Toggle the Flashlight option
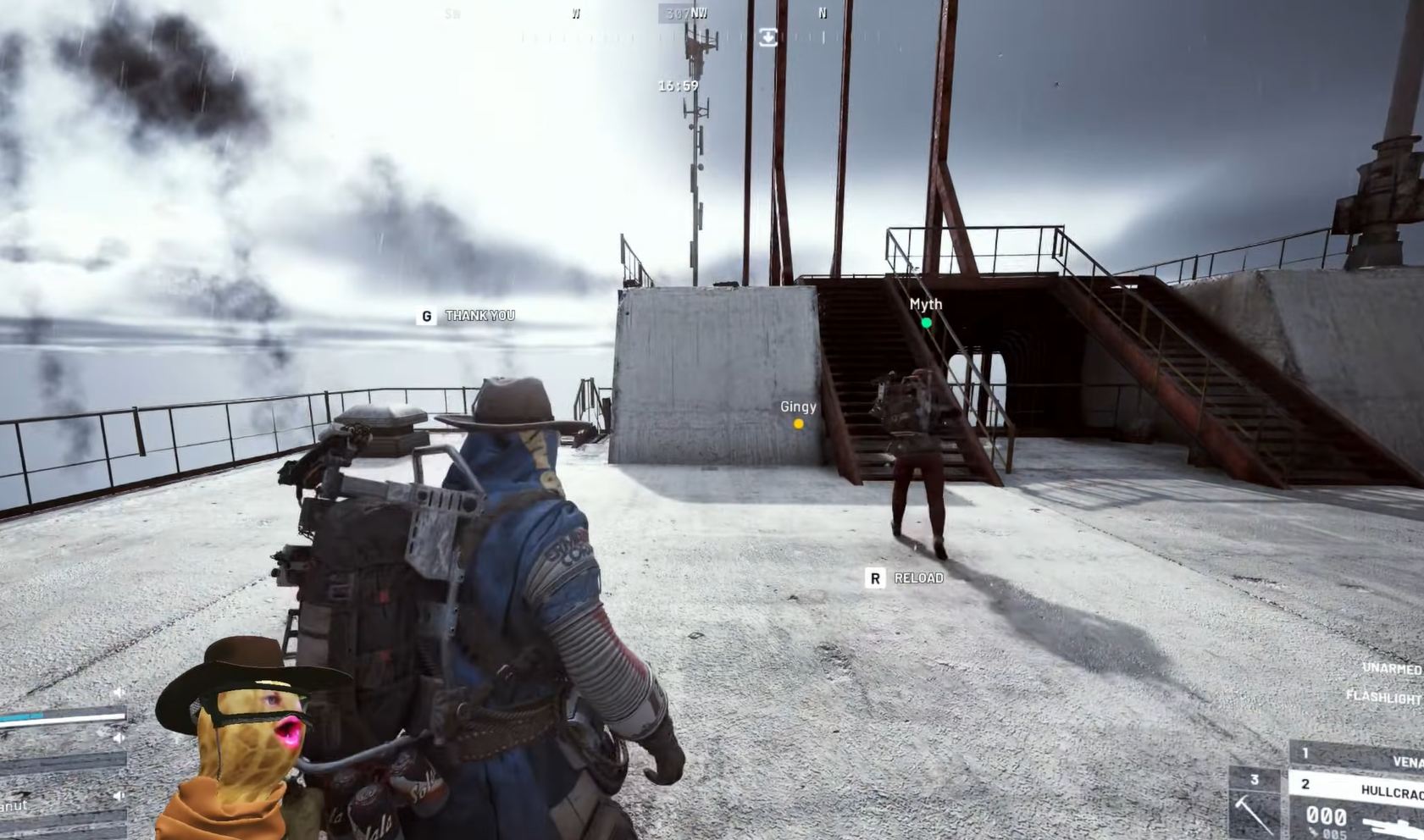The width and height of the screenshot is (1424, 840). pyautogui.click(x=1383, y=698)
